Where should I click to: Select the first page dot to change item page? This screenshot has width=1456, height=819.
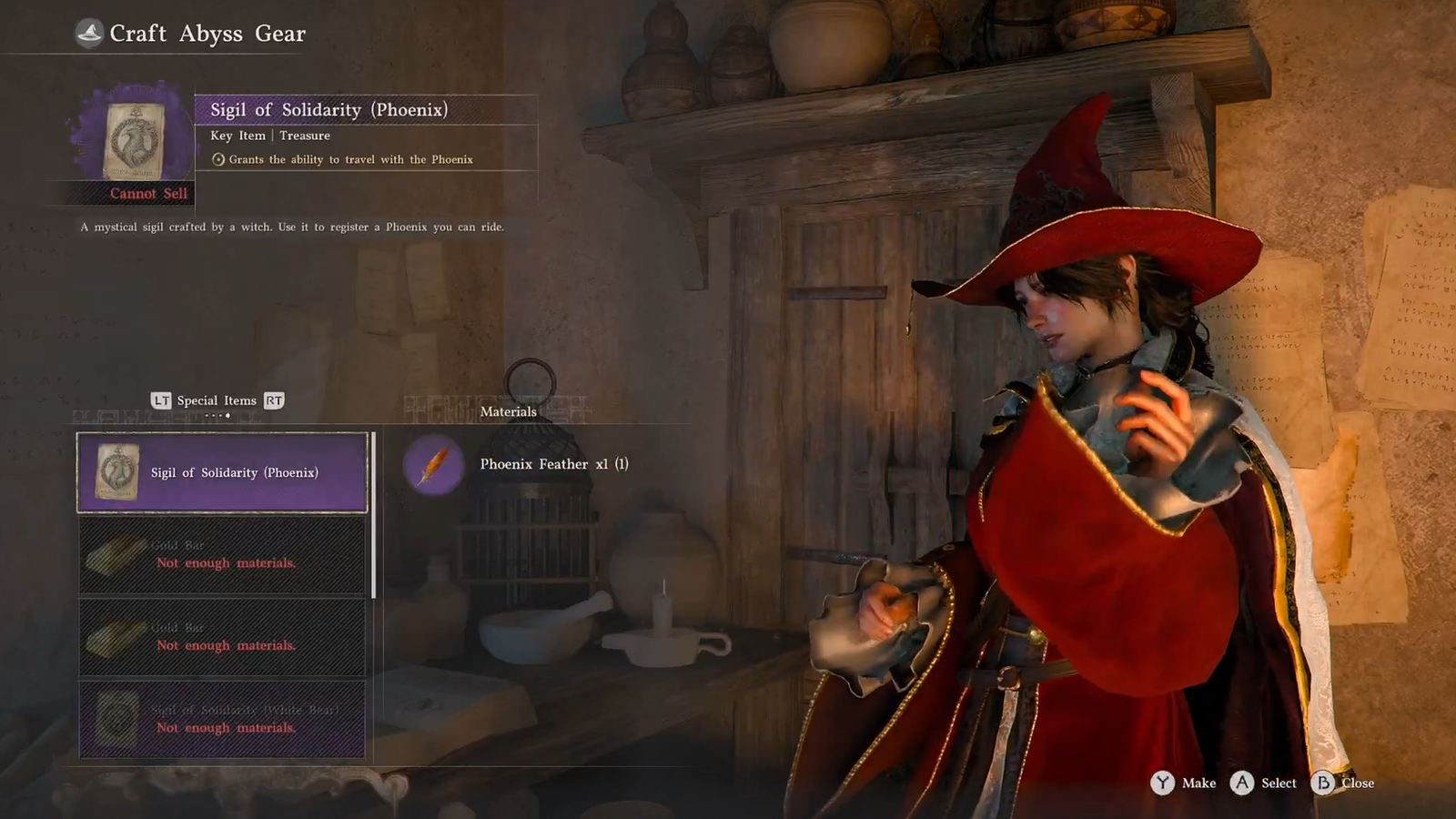click(207, 416)
